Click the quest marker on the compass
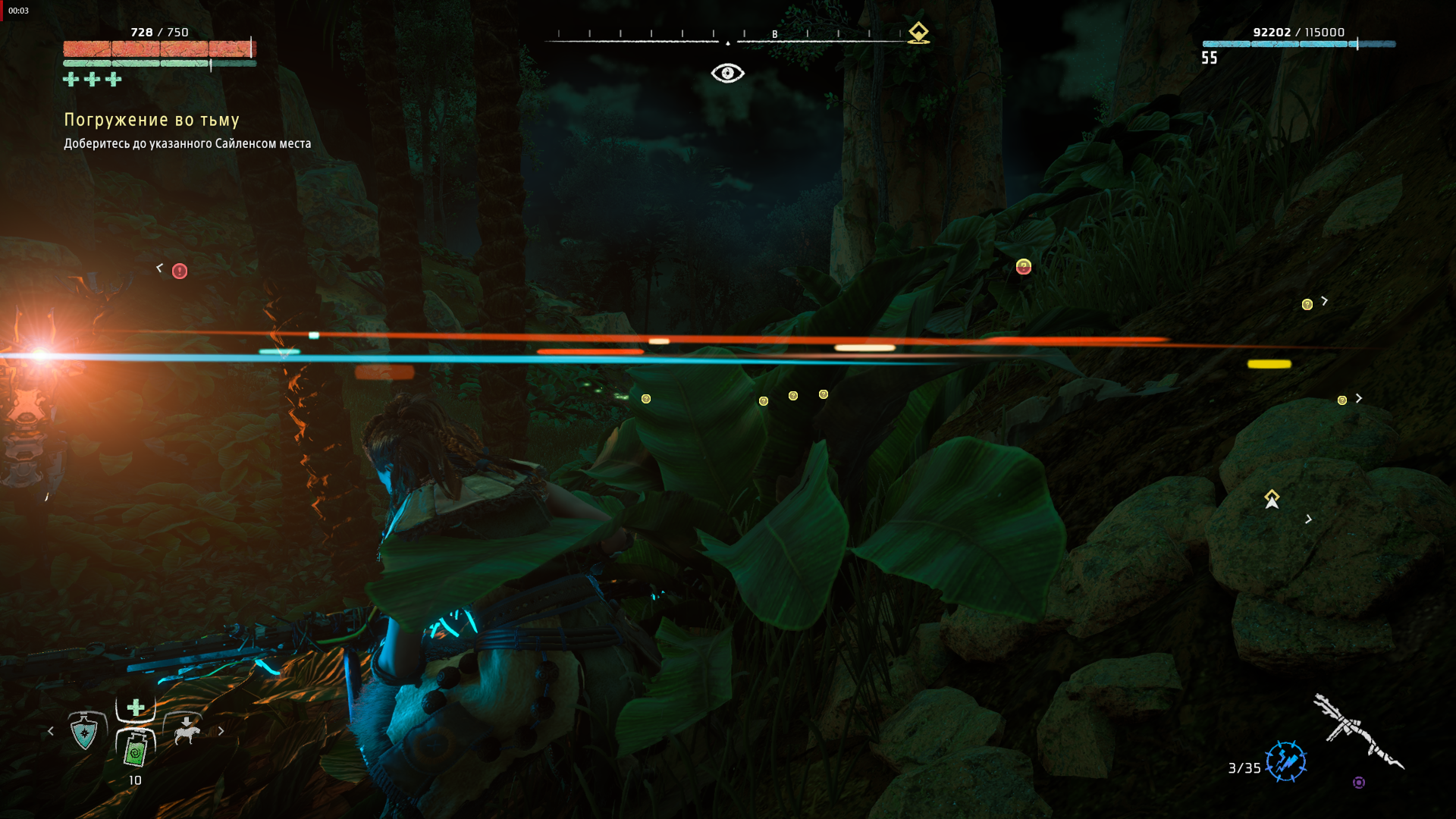Viewport: 1456px width, 819px height. [x=918, y=33]
